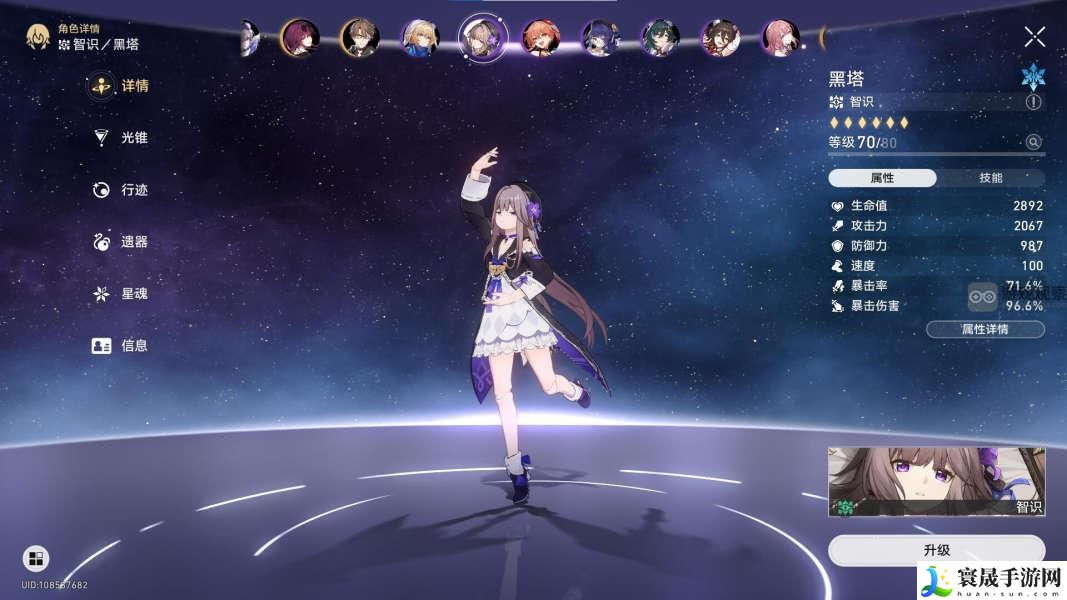Open the four-square grid icon above the UID
This screenshot has width=1067, height=600.
click(36, 558)
